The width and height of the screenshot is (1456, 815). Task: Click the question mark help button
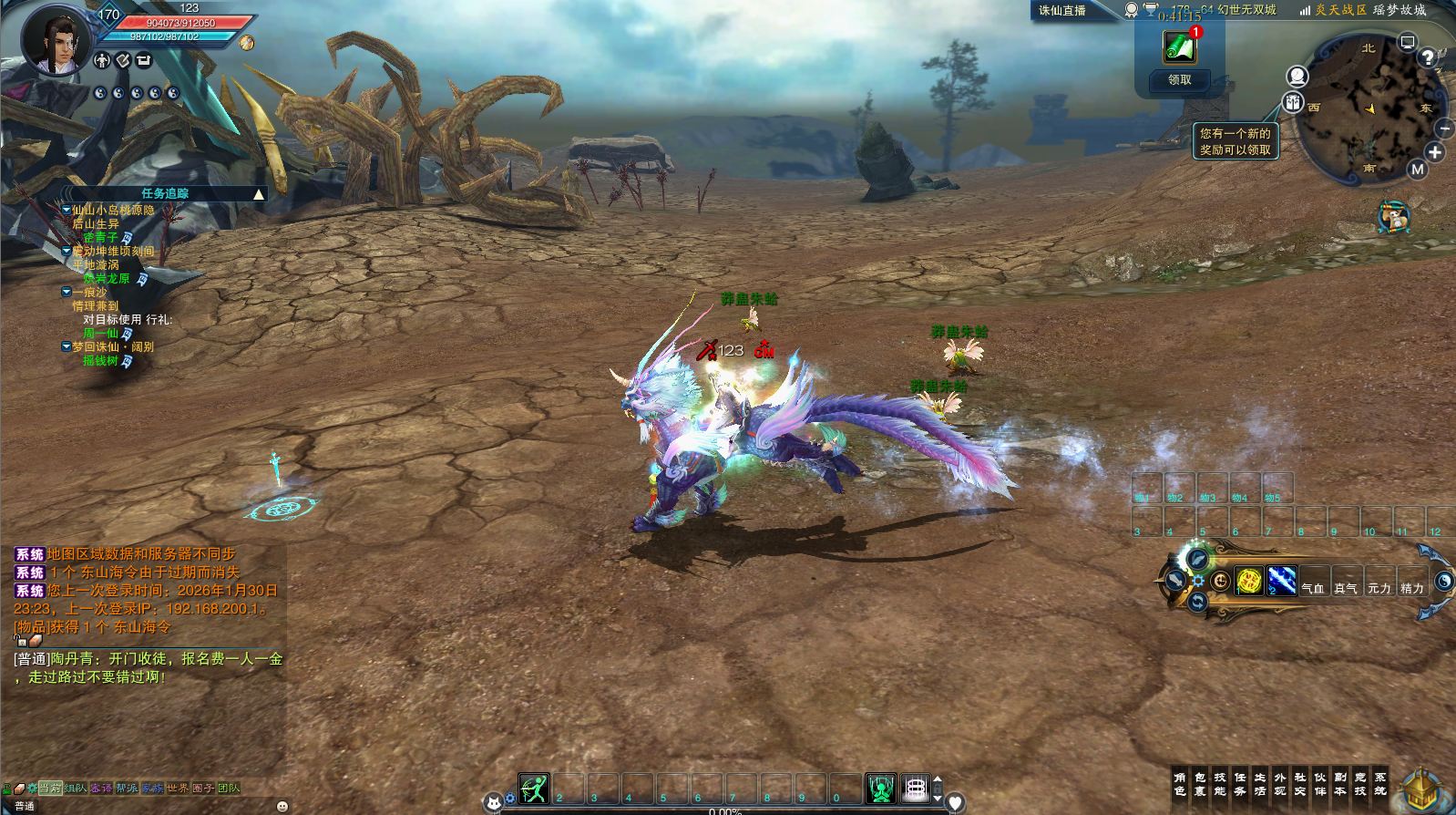coord(1427,57)
